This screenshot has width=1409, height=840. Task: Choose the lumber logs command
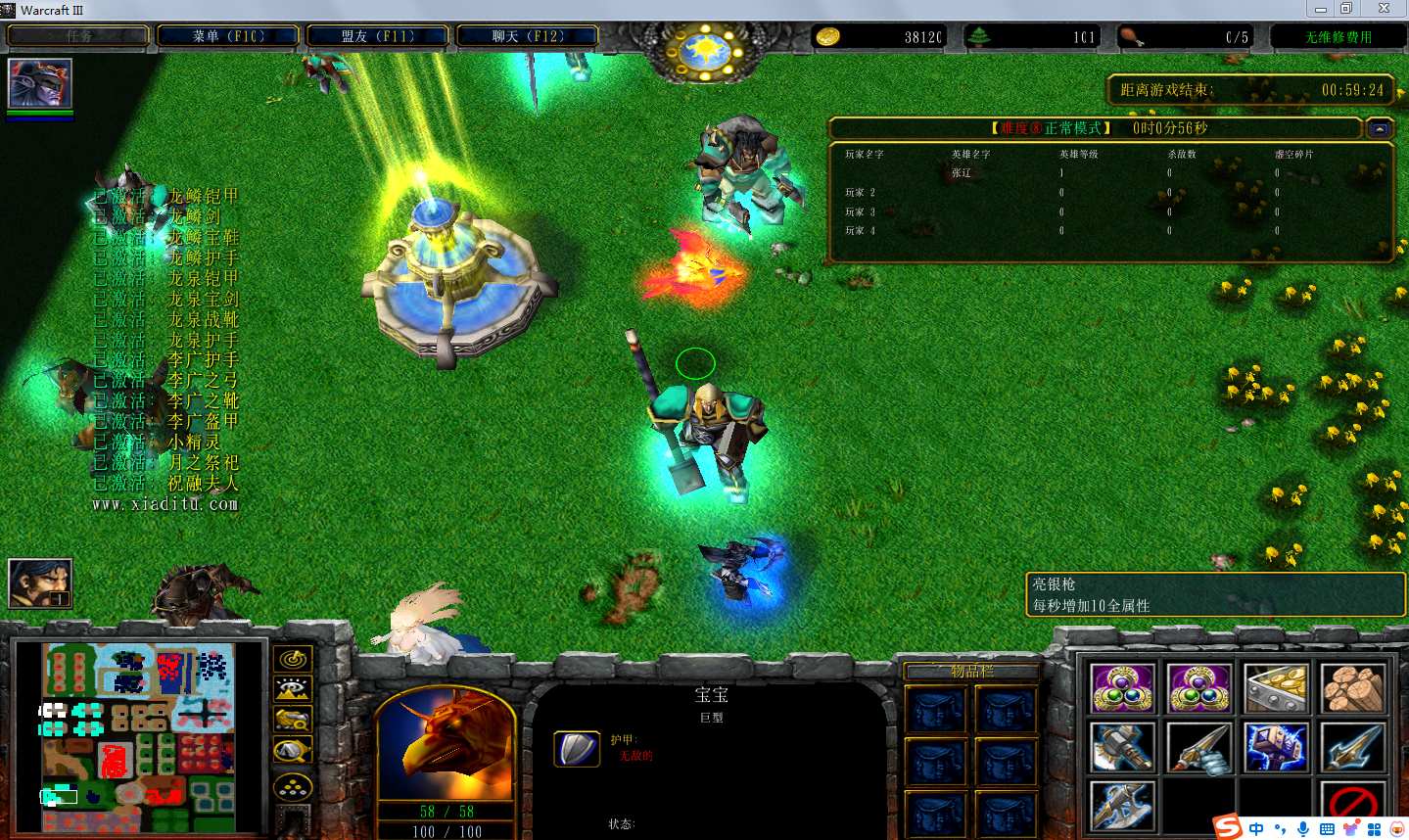click(x=1353, y=688)
